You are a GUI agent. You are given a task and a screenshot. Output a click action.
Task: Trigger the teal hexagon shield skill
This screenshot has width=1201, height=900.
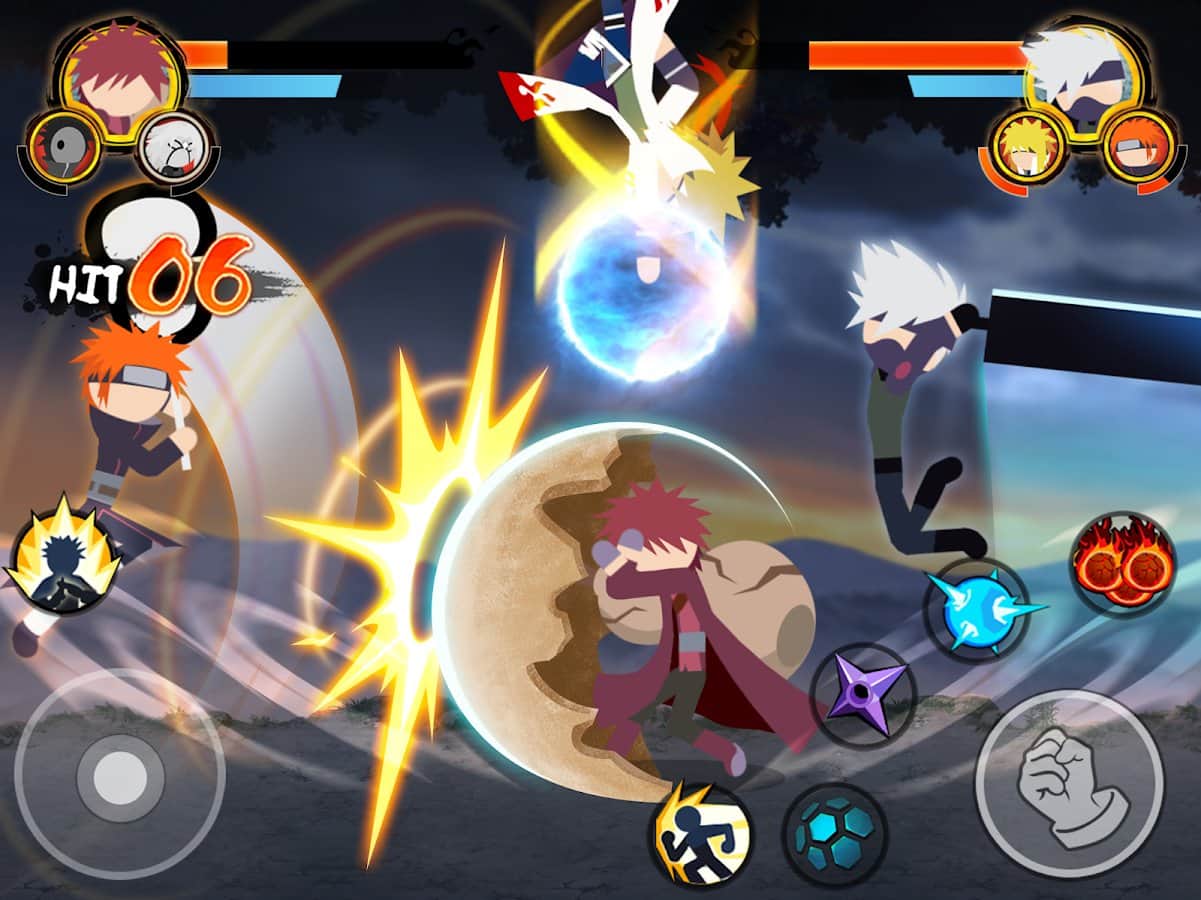(834, 833)
